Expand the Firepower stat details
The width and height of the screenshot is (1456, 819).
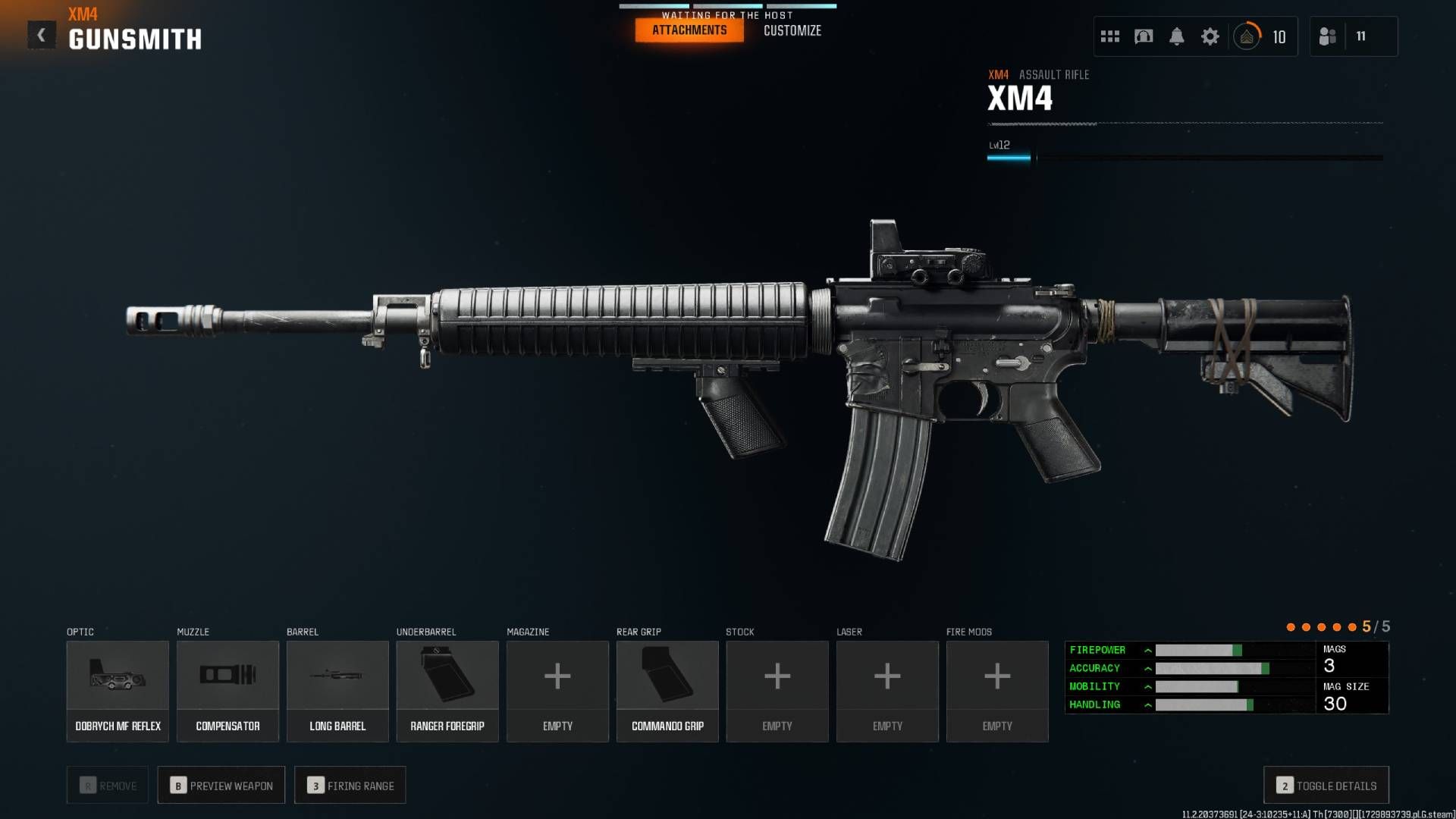[1149, 650]
